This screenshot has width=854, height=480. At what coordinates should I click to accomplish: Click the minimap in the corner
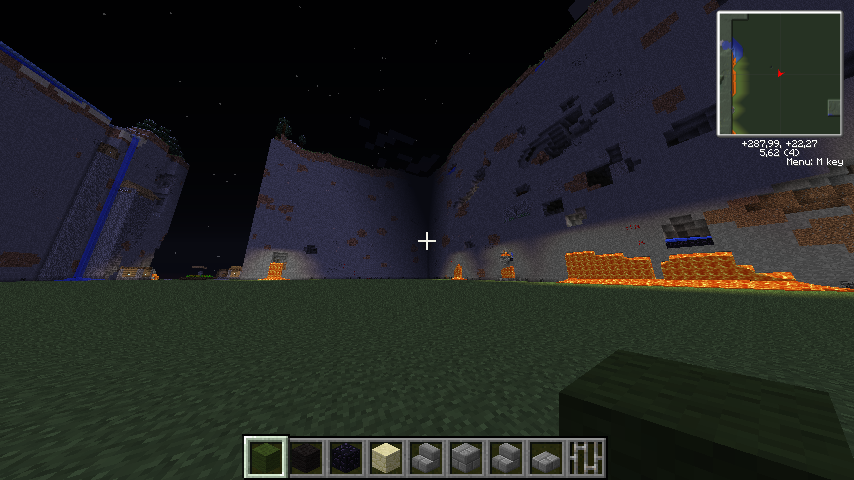779,74
